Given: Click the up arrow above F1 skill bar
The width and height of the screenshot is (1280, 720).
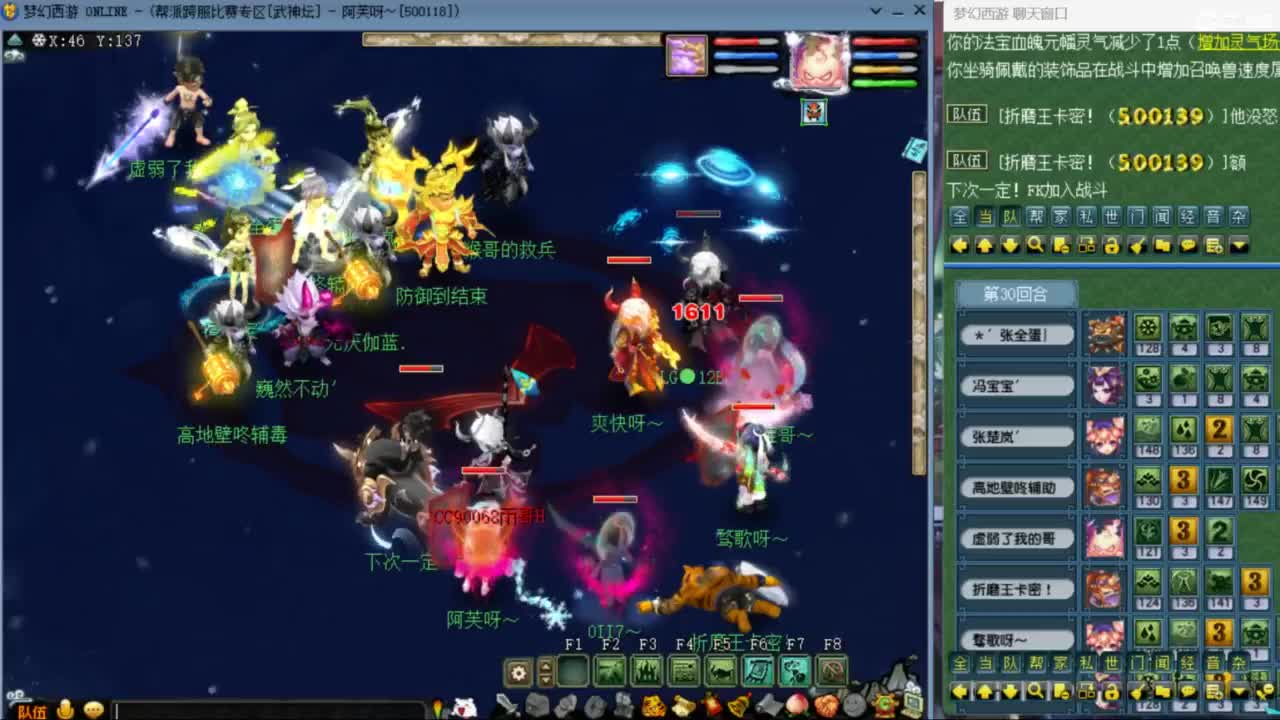Looking at the screenshot, I should (x=544, y=666).
